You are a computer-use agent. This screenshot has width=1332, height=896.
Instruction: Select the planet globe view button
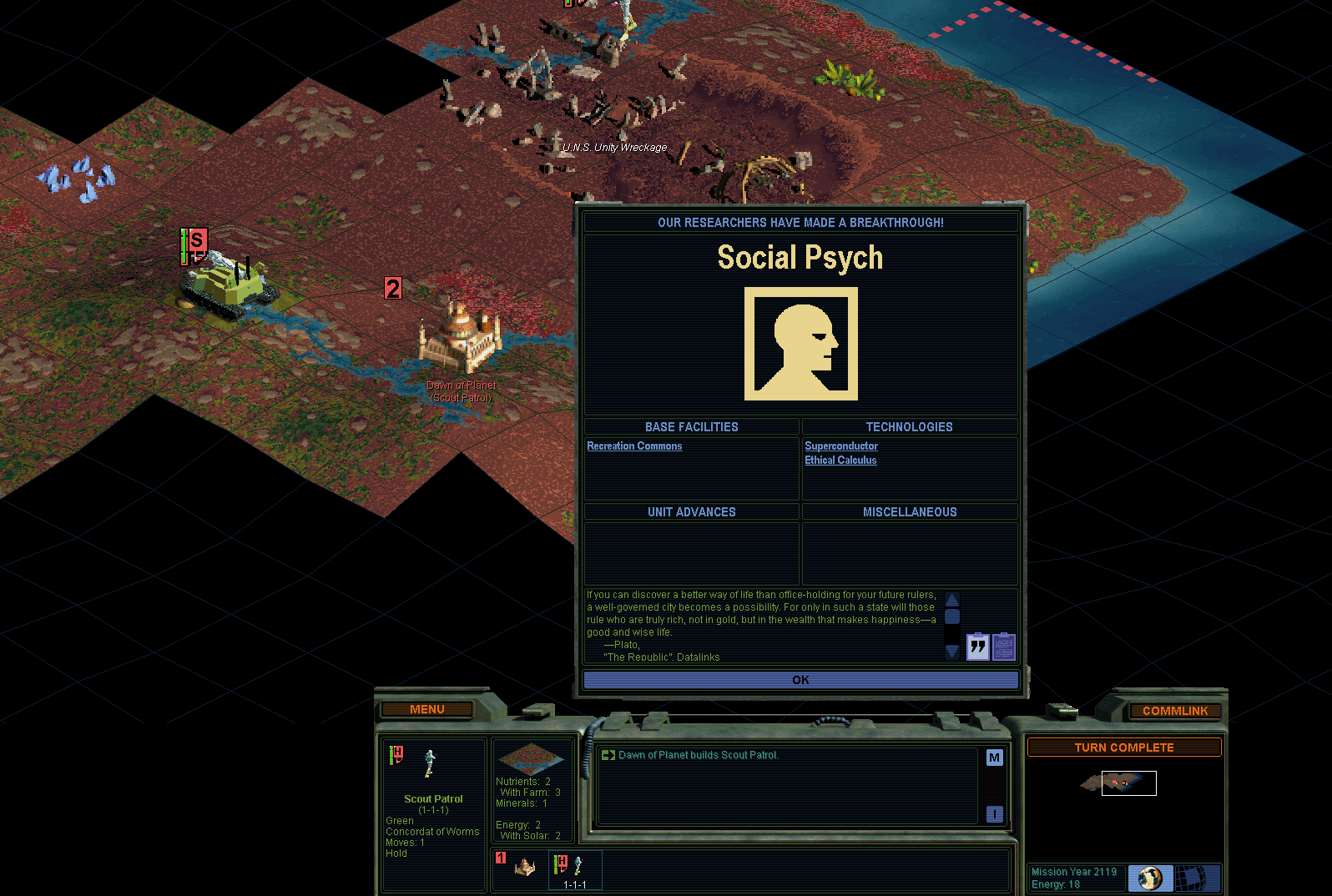(1150, 878)
